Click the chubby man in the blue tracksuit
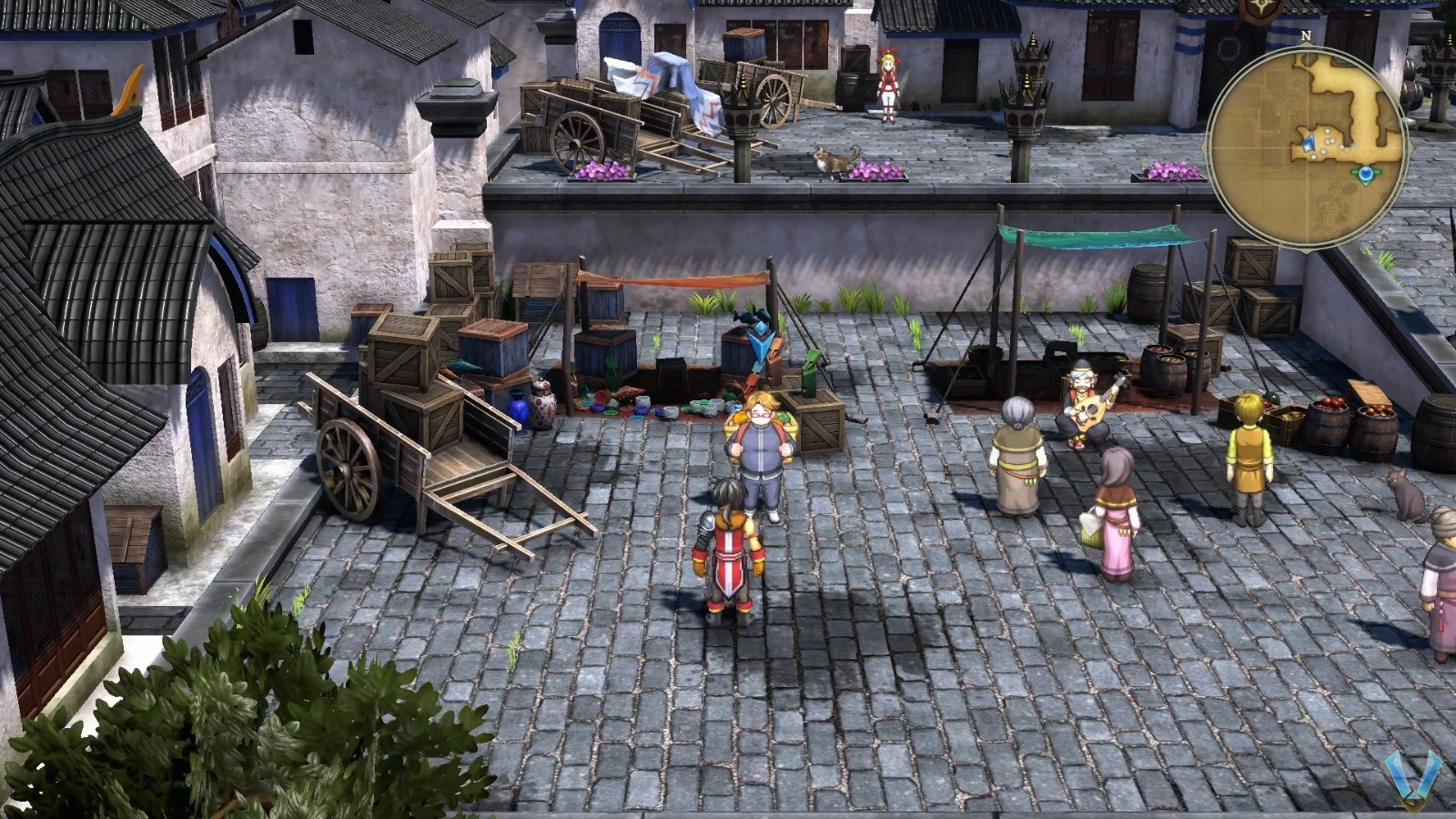Image resolution: width=1456 pixels, height=819 pixels. click(763, 446)
